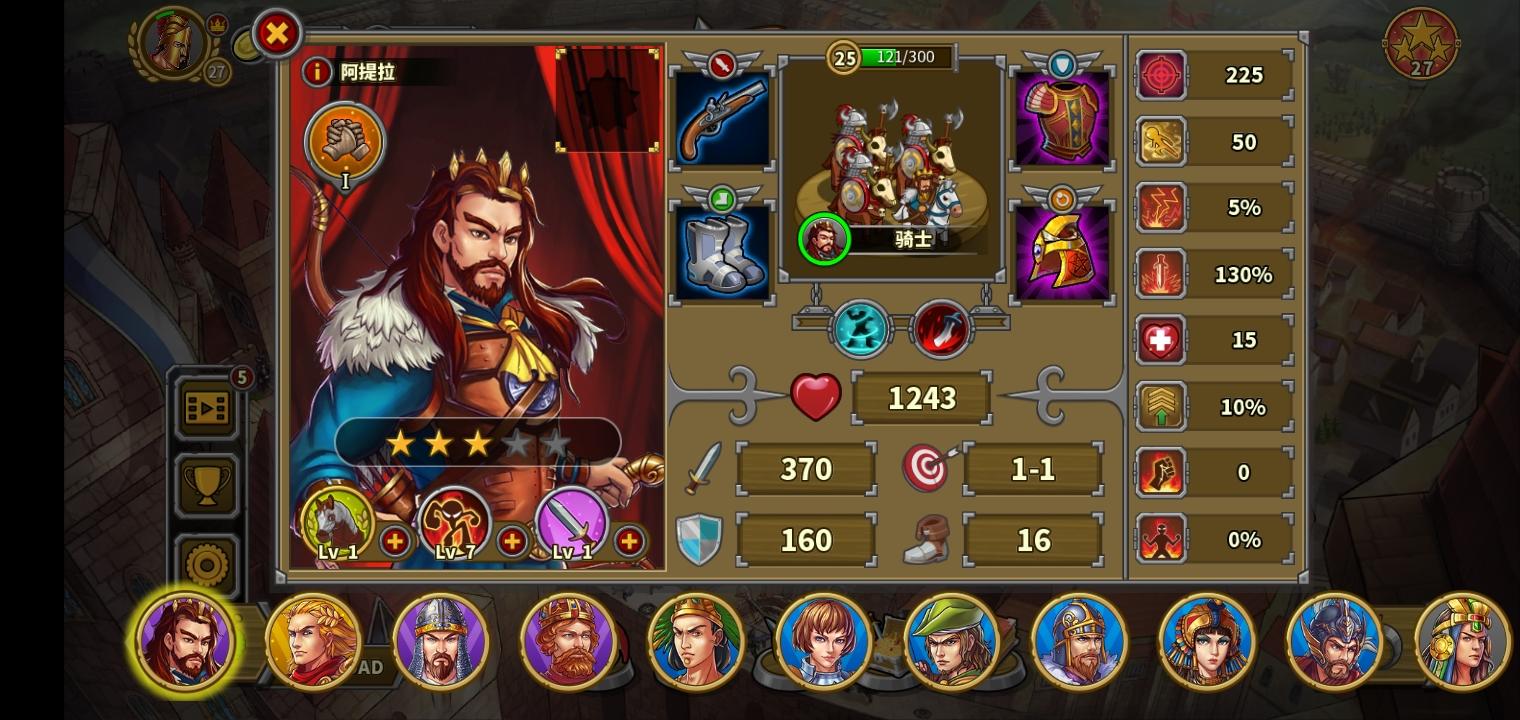Viewport: 1520px width, 720px height.
Task: Open the gear settings icon in sidebar
Action: tap(206, 562)
